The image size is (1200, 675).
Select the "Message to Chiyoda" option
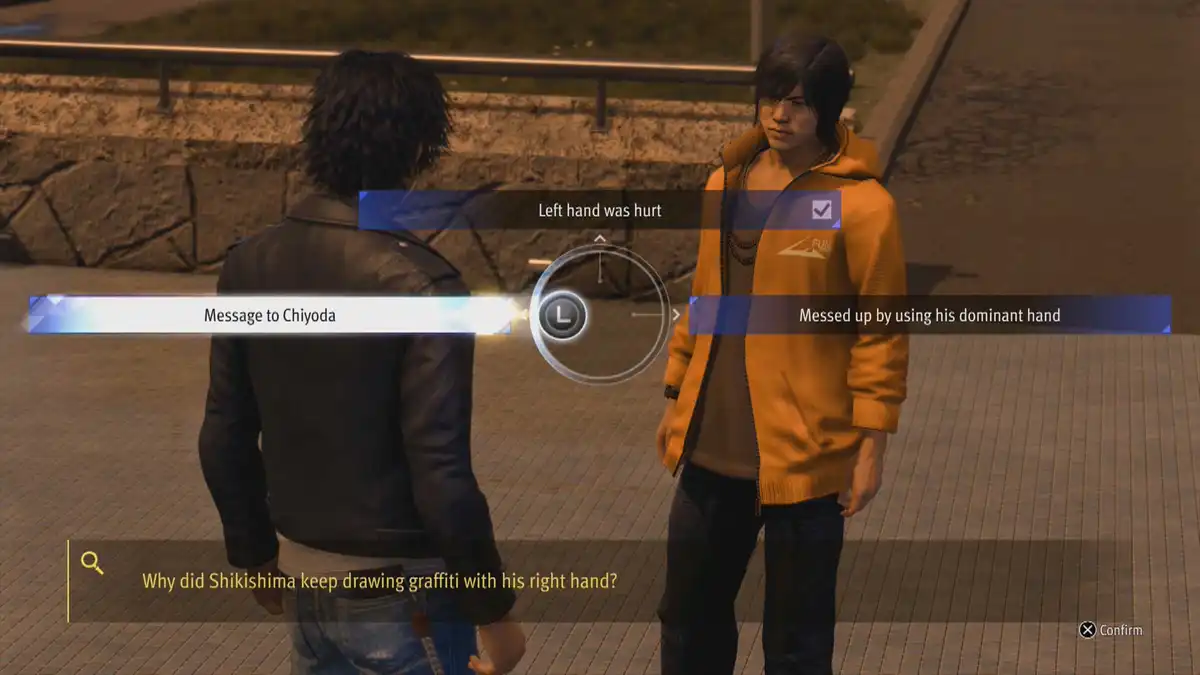pyautogui.click(x=270, y=315)
